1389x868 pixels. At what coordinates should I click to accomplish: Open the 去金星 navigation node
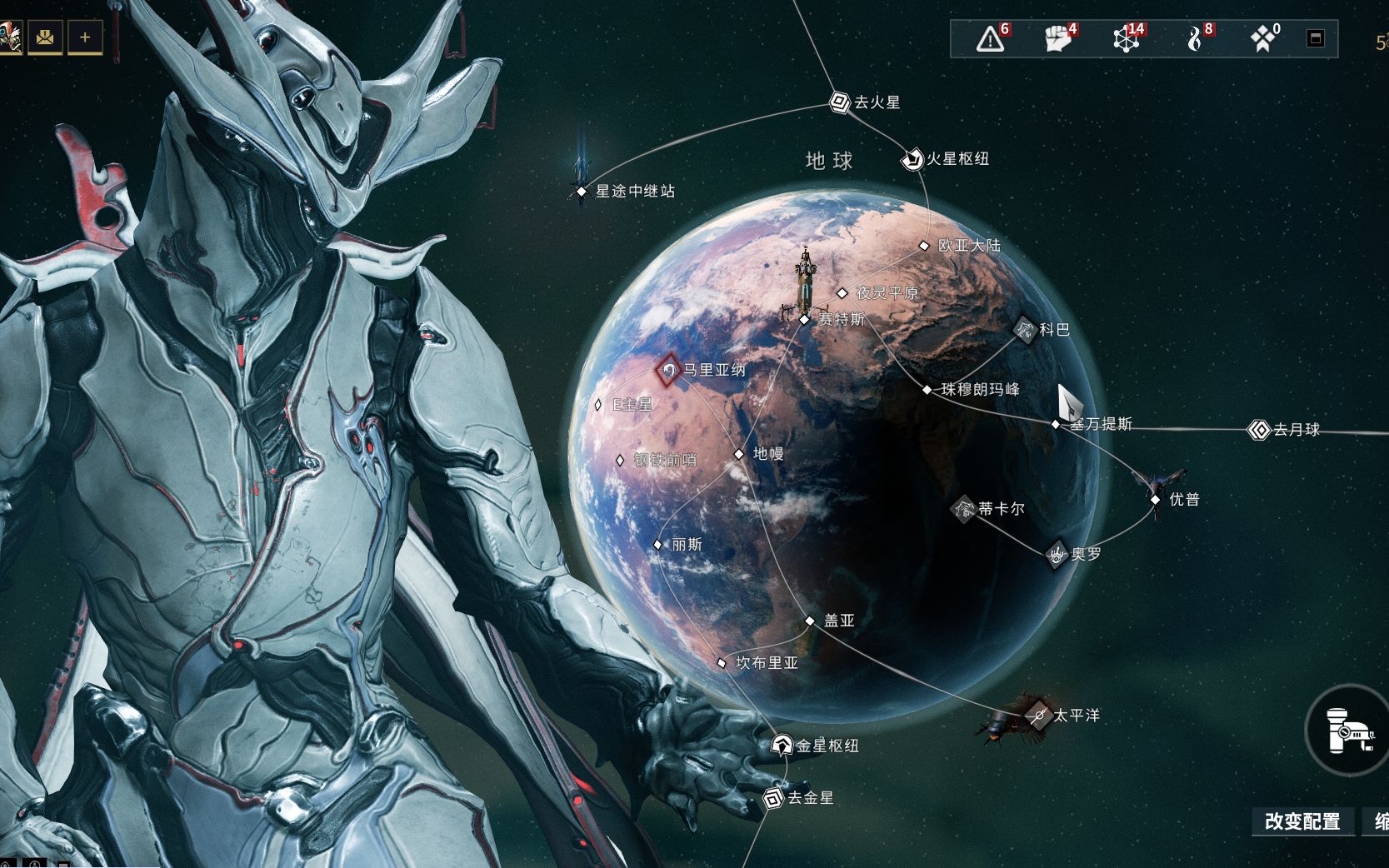773,798
